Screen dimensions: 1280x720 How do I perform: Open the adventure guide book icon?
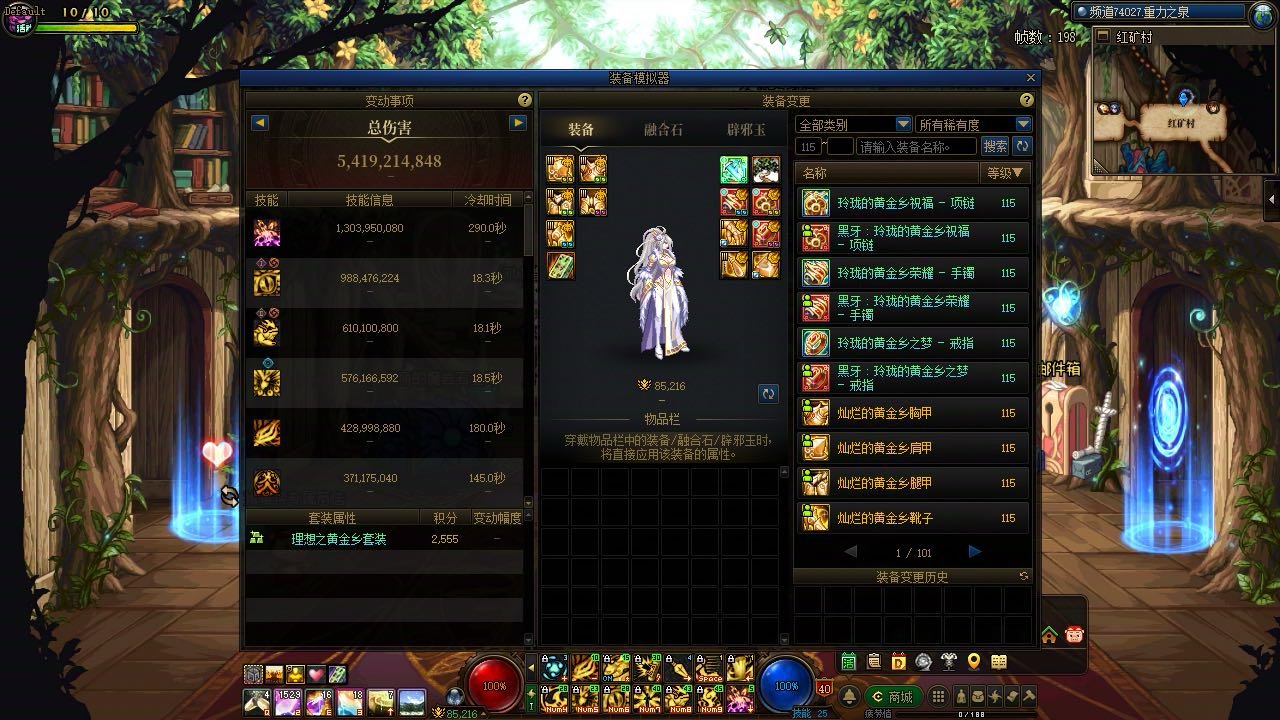tap(998, 661)
